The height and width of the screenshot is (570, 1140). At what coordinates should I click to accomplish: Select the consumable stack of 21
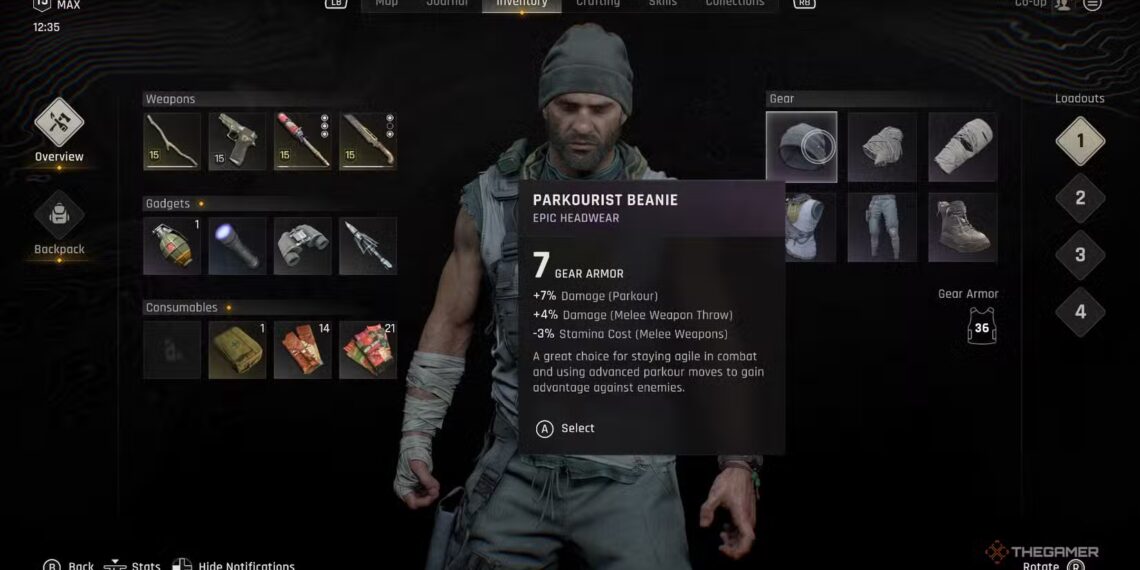point(368,350)
